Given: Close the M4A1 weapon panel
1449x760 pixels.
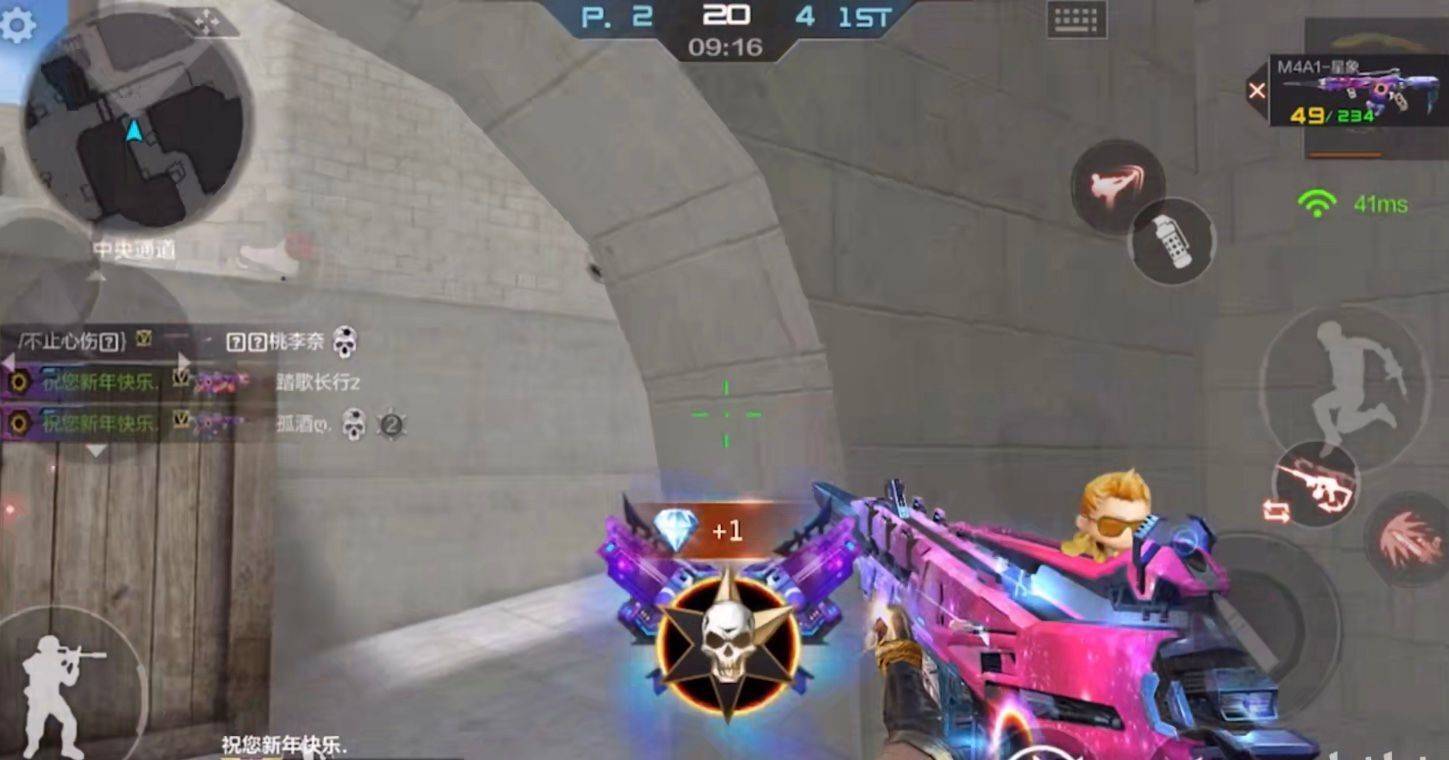Looking at the screenshot, I should tap(1257, 91).
